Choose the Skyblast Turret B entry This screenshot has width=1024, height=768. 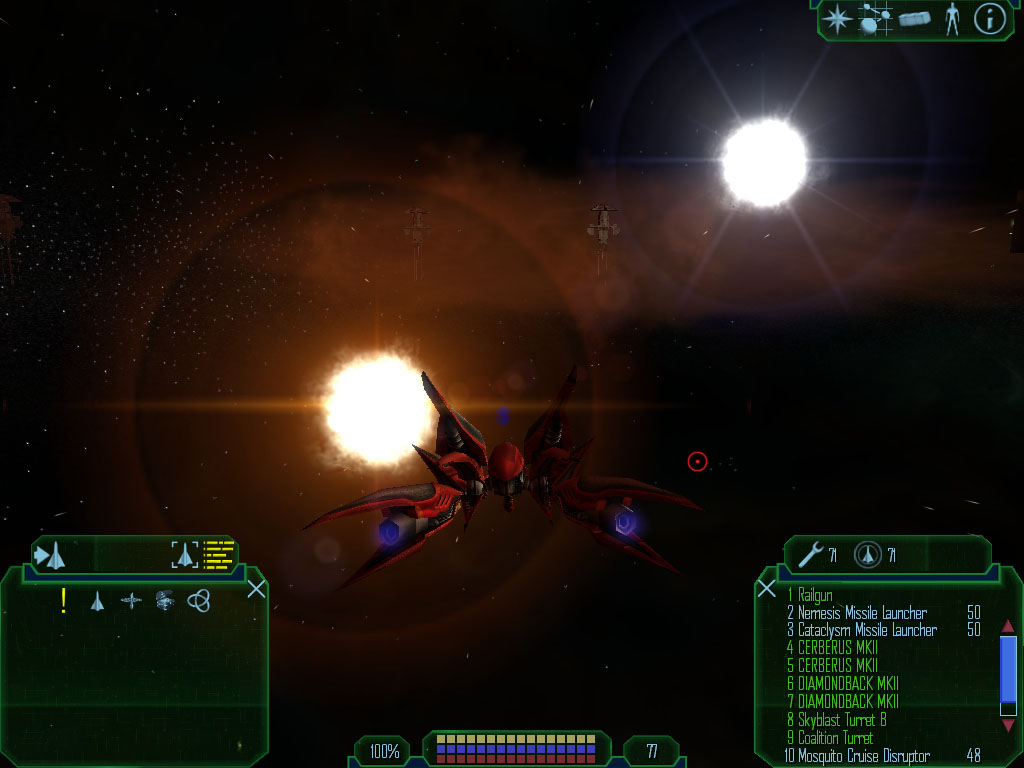842,720
